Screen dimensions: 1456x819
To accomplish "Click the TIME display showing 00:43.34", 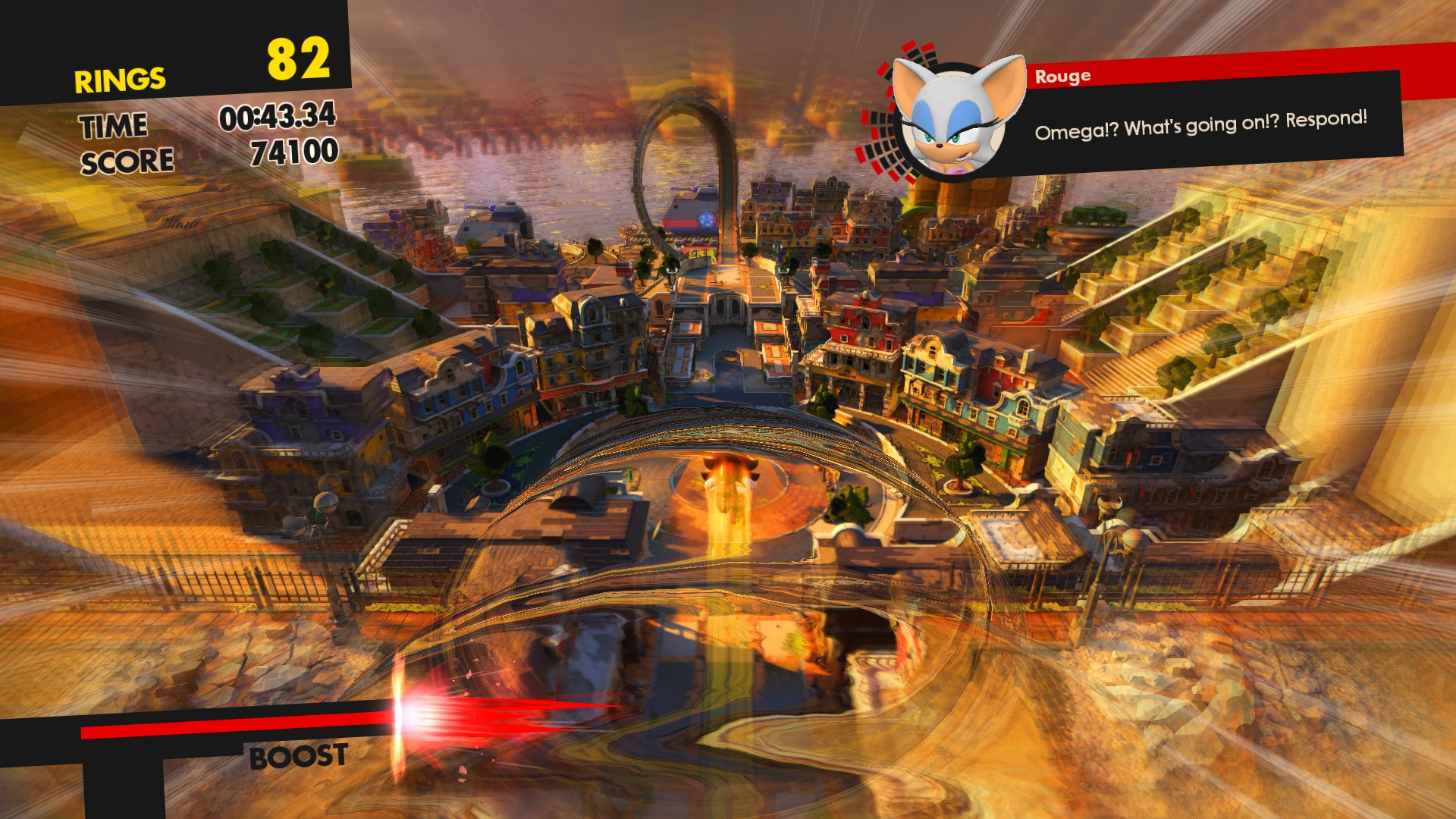I will pos(277,119).
